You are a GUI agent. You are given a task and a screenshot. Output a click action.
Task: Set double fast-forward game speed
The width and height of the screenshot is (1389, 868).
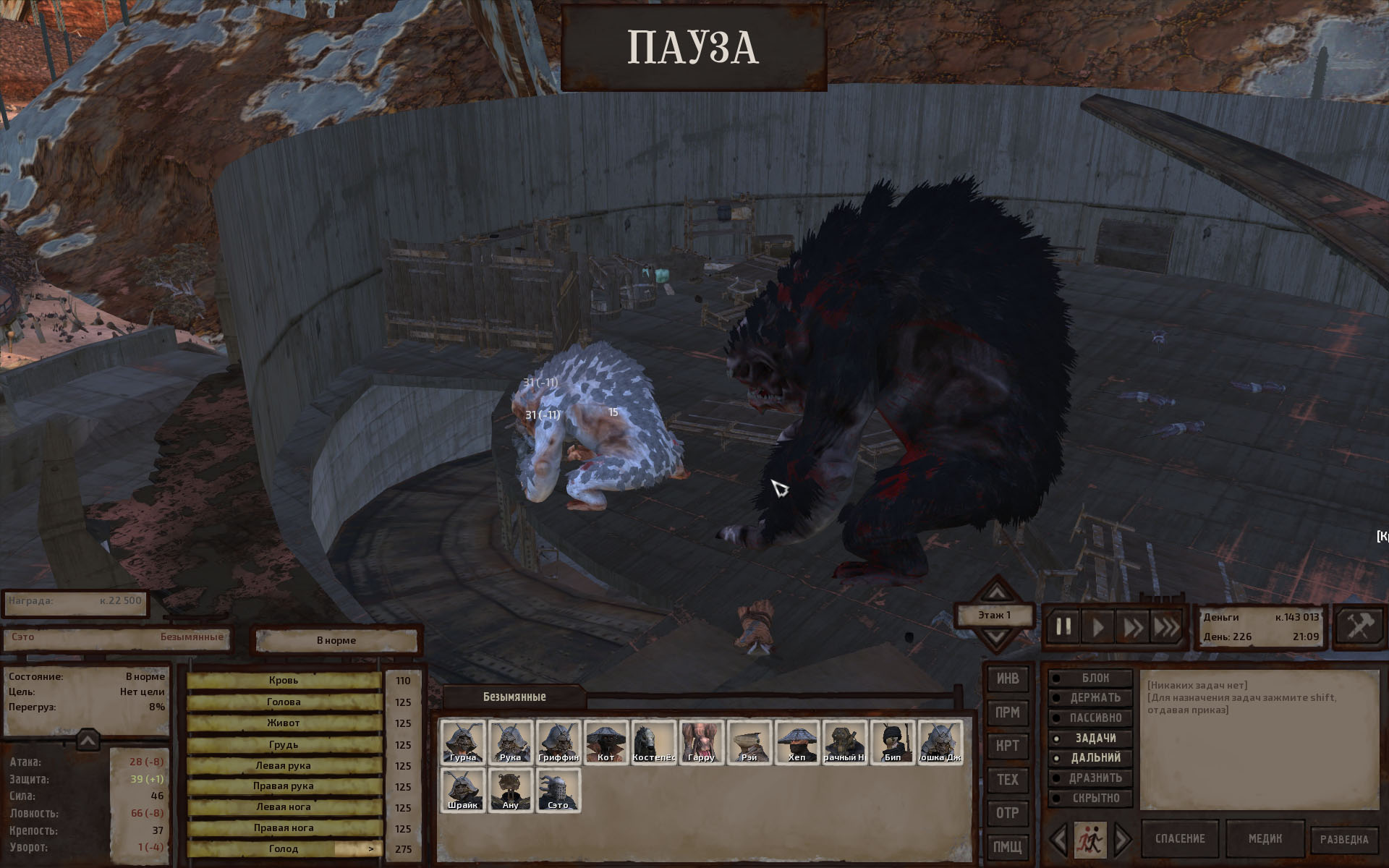1131,626
